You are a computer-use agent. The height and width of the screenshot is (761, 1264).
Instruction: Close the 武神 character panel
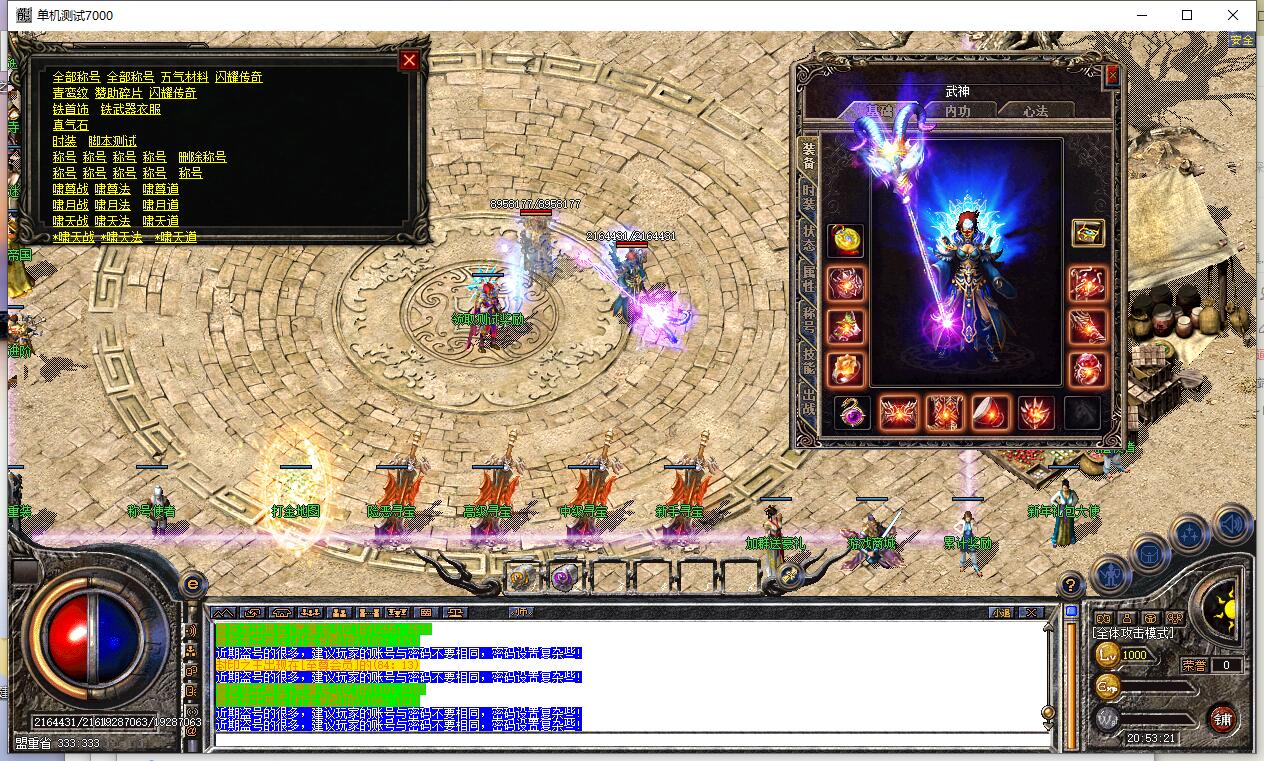1112,76
